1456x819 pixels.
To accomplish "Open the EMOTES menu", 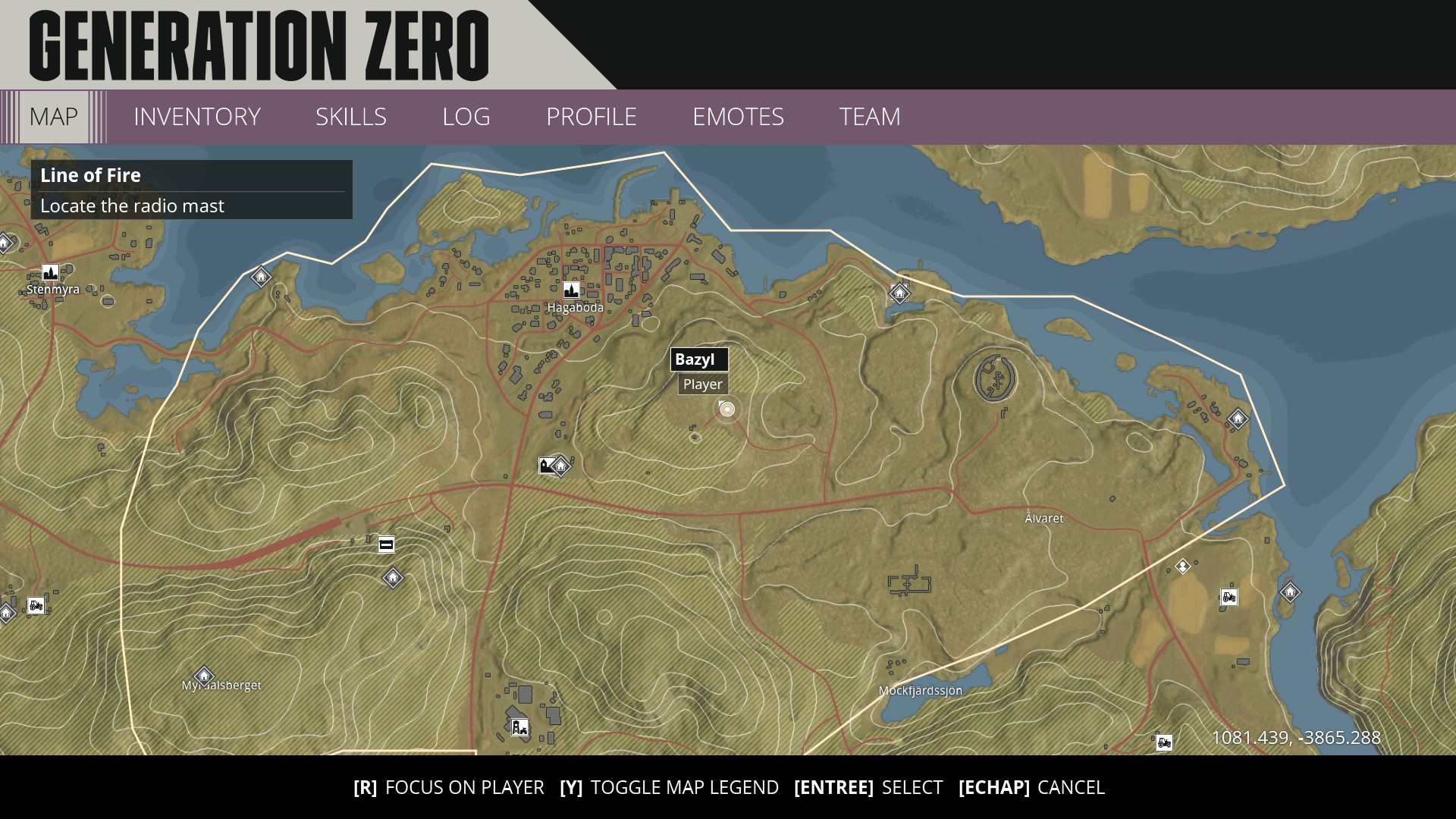I will (739, 117).
